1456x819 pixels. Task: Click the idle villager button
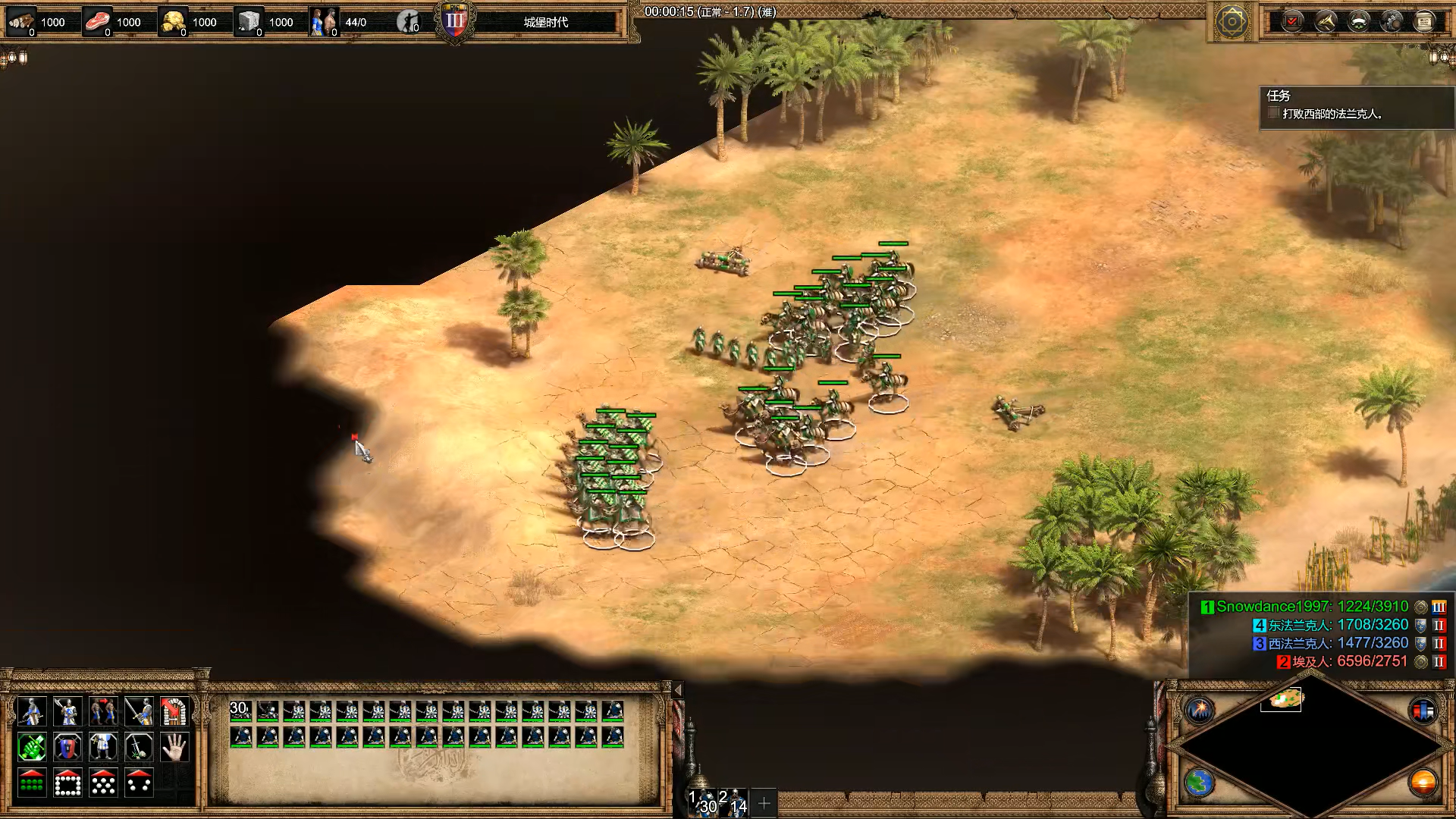[x=409, y=22]
